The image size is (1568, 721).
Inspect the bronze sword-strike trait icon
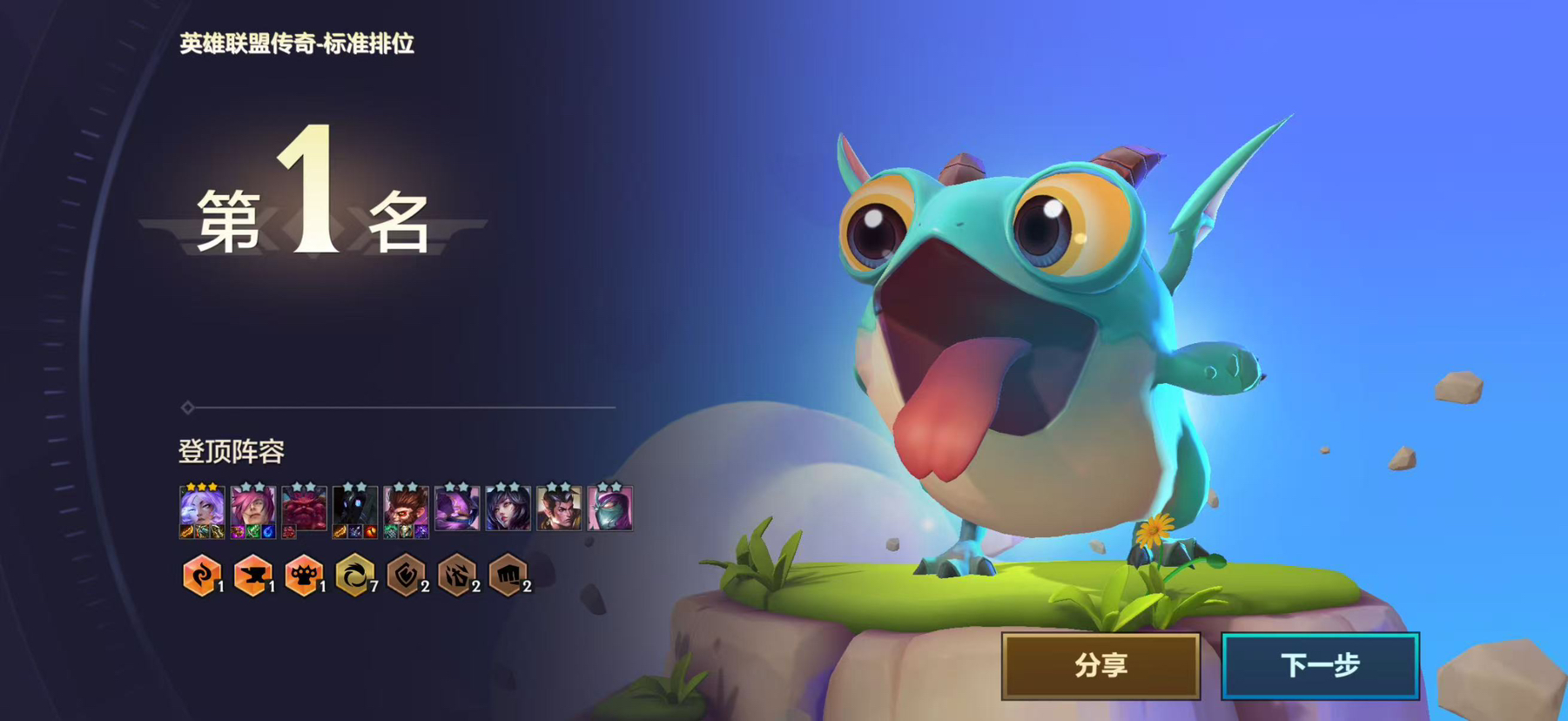tap(456, 576)
